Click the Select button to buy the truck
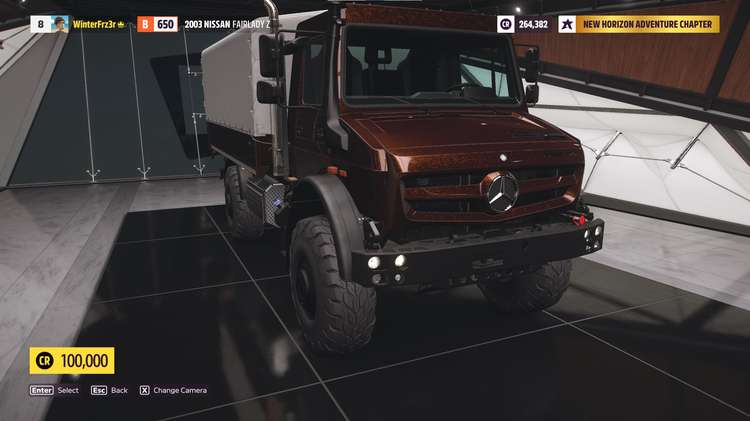This screenshot has width=750, height=421. point(54,390)
